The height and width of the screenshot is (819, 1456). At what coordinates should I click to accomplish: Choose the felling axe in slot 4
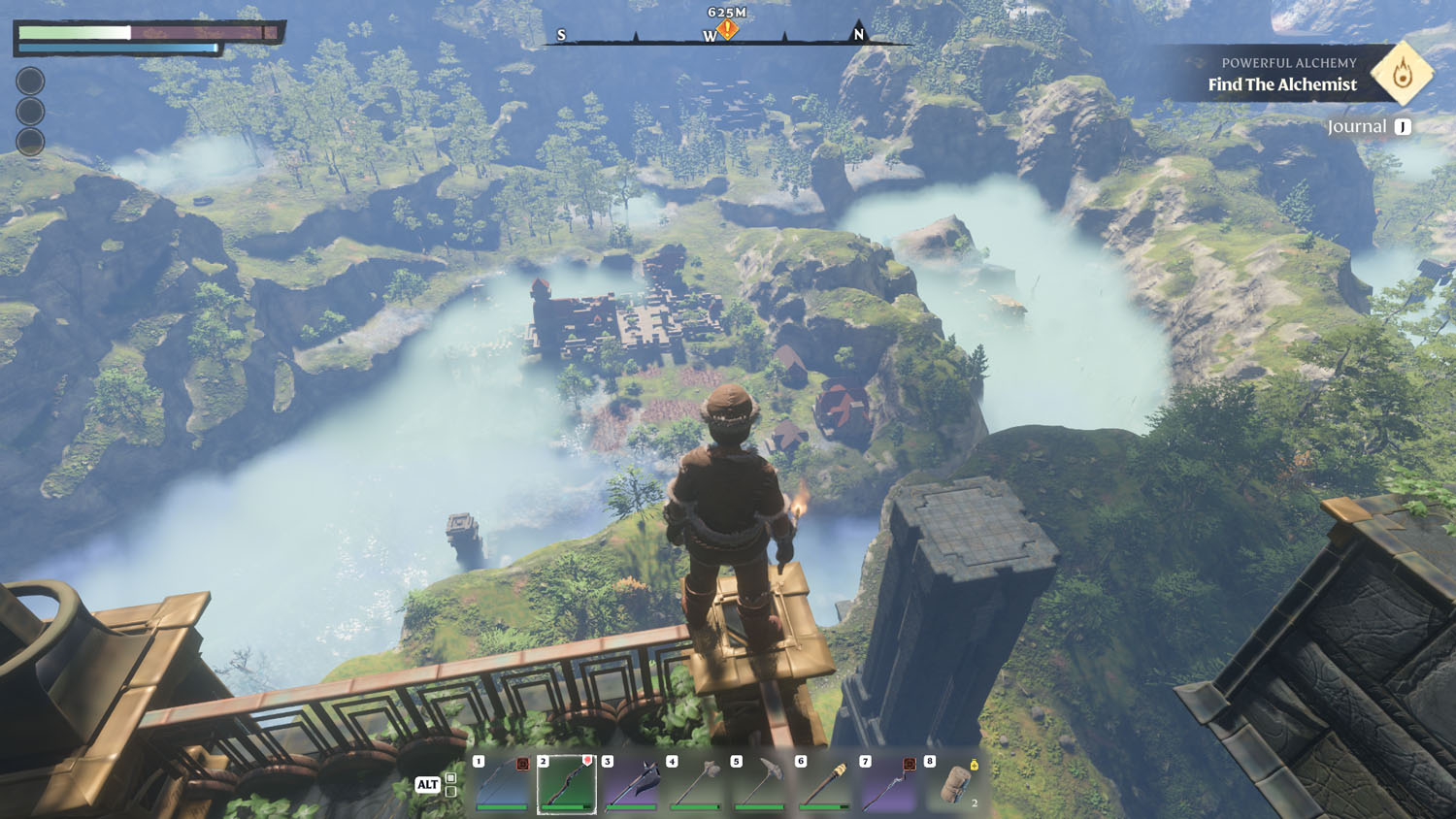coord(695,784)
